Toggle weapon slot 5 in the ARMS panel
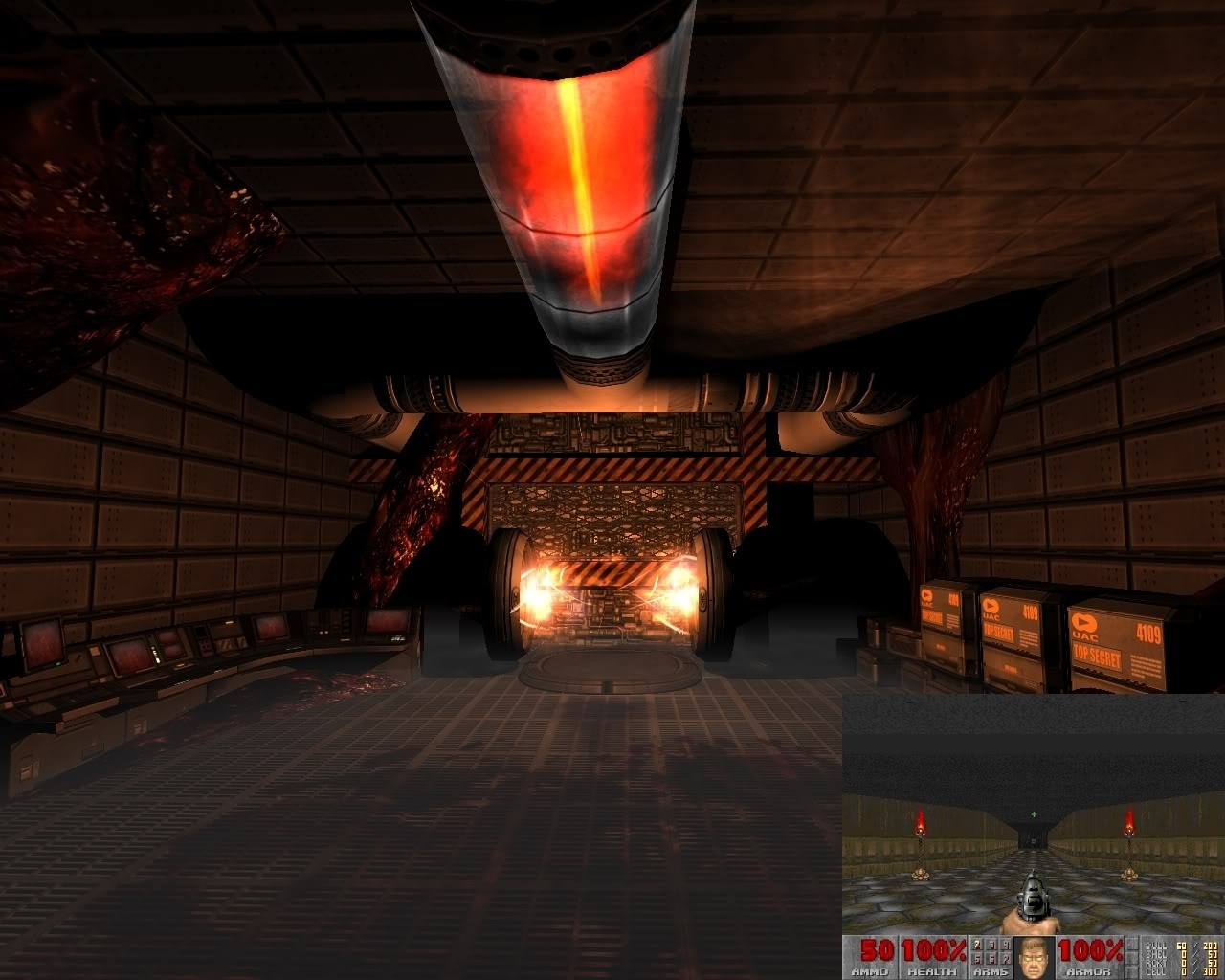Screen dimensions: 1225x980 point(975,957)
